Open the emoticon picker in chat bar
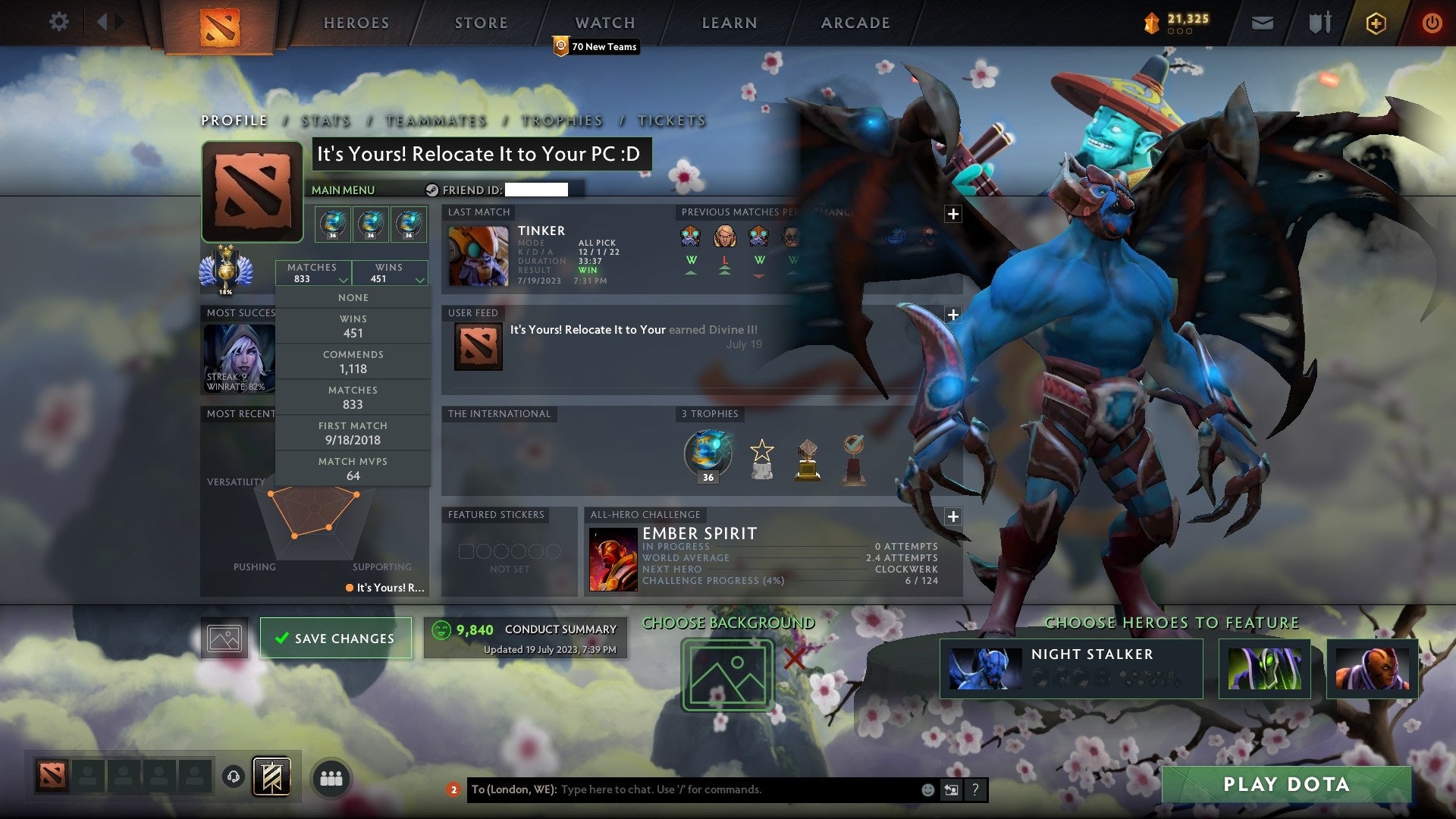The height and width of the screenshot is (819, 1456). tap(927, 789)
